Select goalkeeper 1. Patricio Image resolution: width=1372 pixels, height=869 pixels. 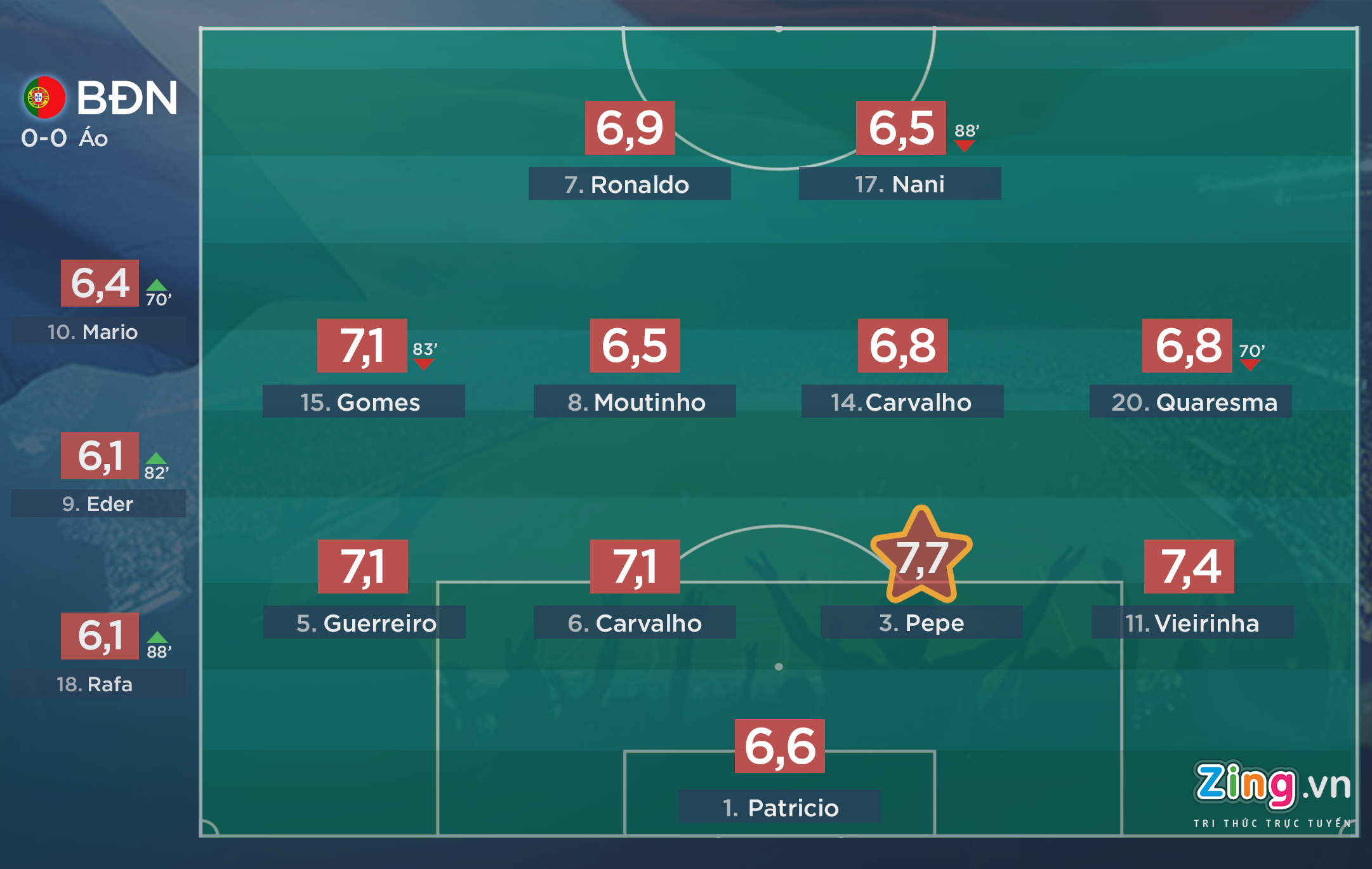(x=779, y=807)
